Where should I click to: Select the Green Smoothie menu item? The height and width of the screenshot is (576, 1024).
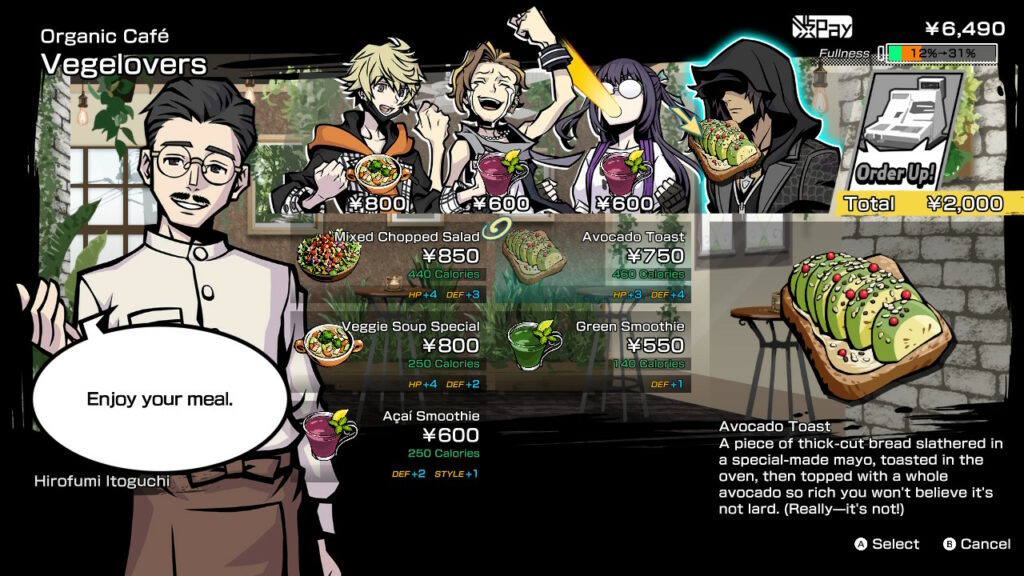pyautogui.click(x=596, y=346)
